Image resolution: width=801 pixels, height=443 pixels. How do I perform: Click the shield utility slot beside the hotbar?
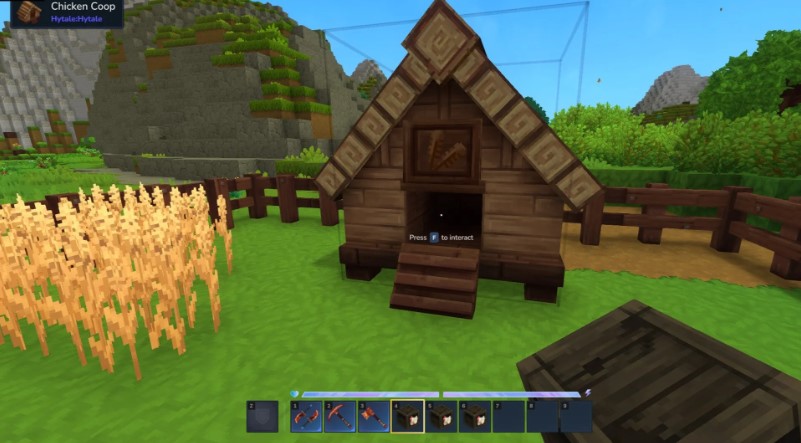tap(262, 416)
